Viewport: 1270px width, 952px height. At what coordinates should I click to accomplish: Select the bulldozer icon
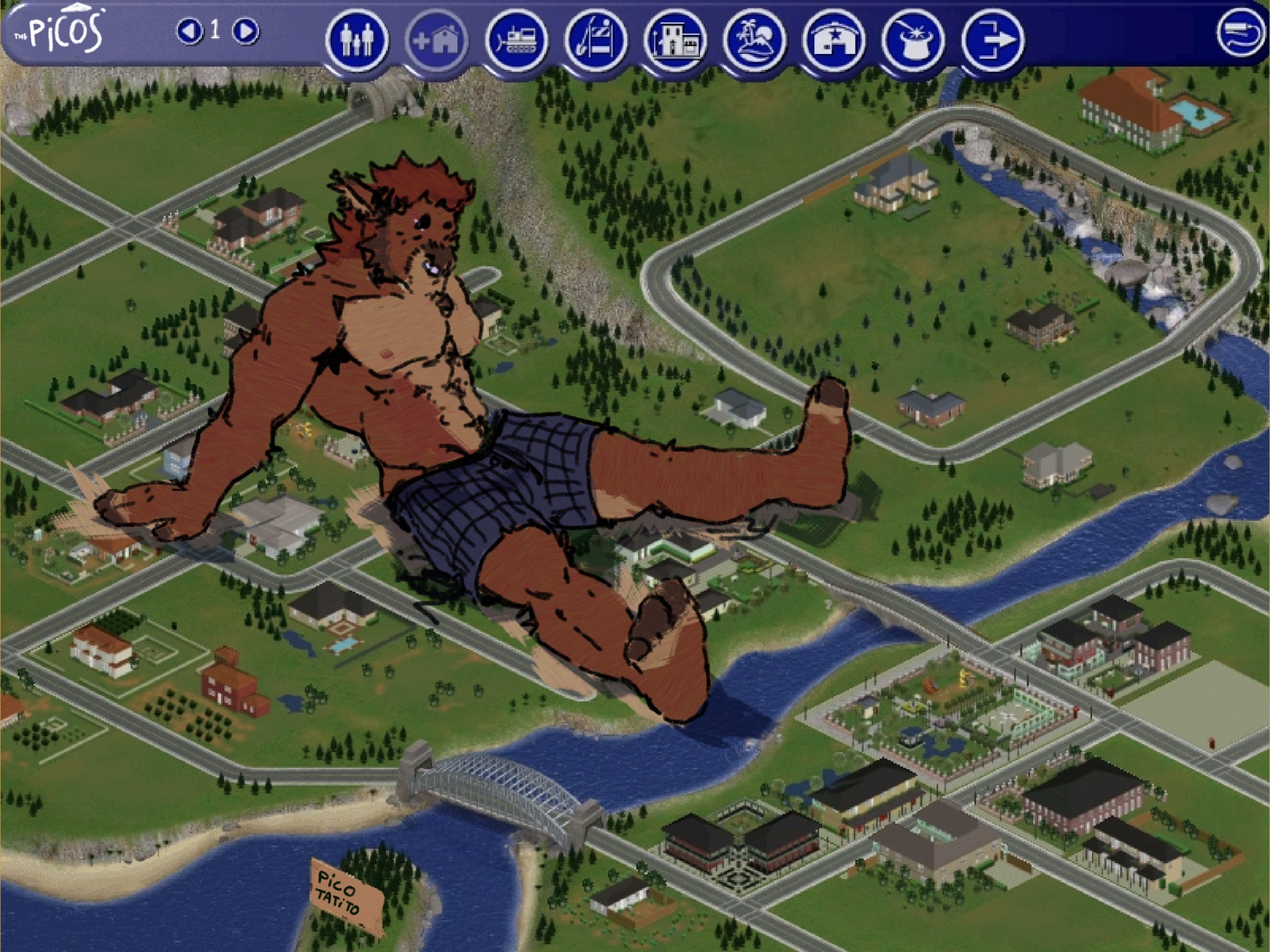(x=516, y=40)
